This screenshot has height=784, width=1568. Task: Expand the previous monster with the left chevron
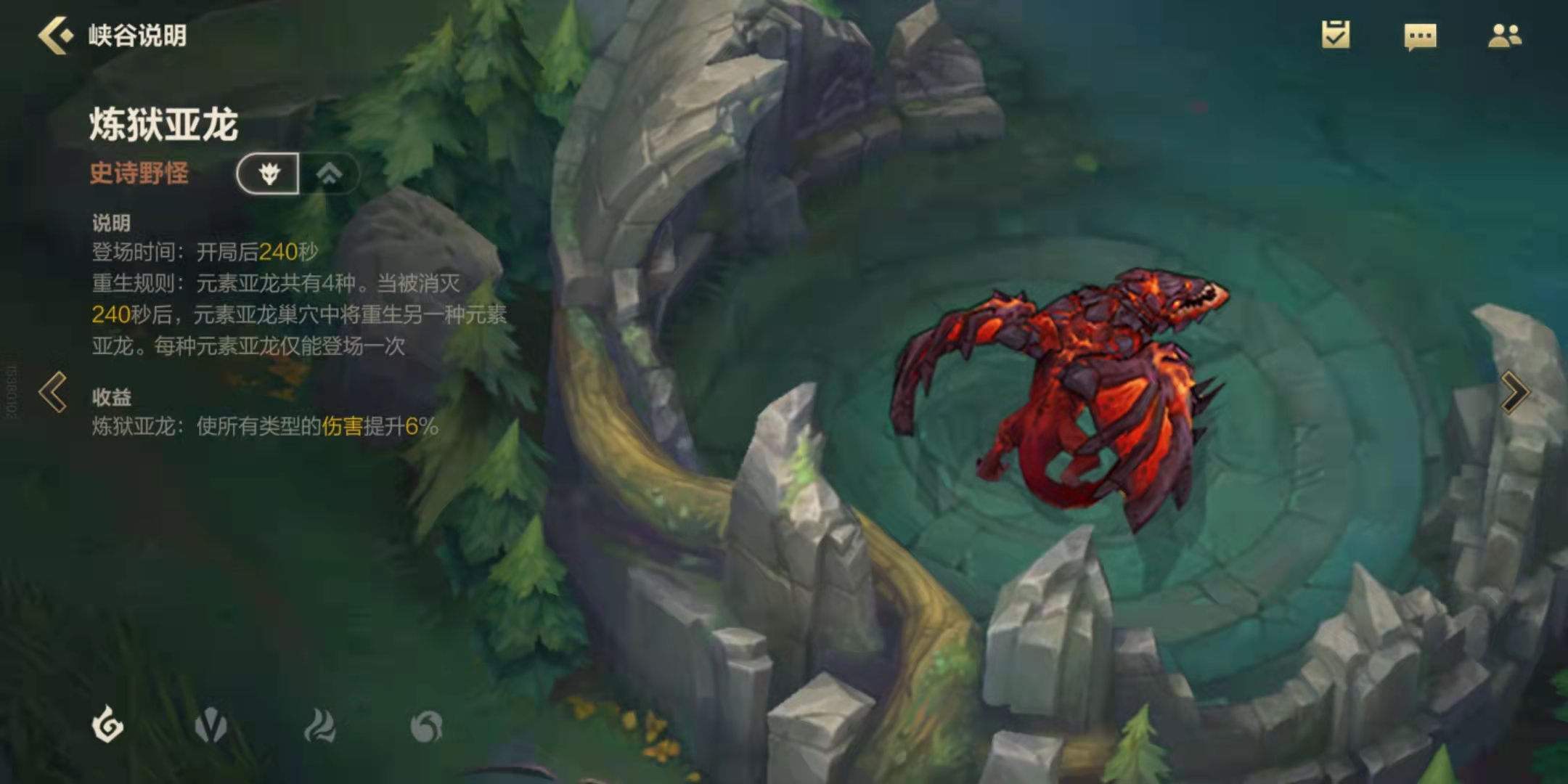click(52, 392)
